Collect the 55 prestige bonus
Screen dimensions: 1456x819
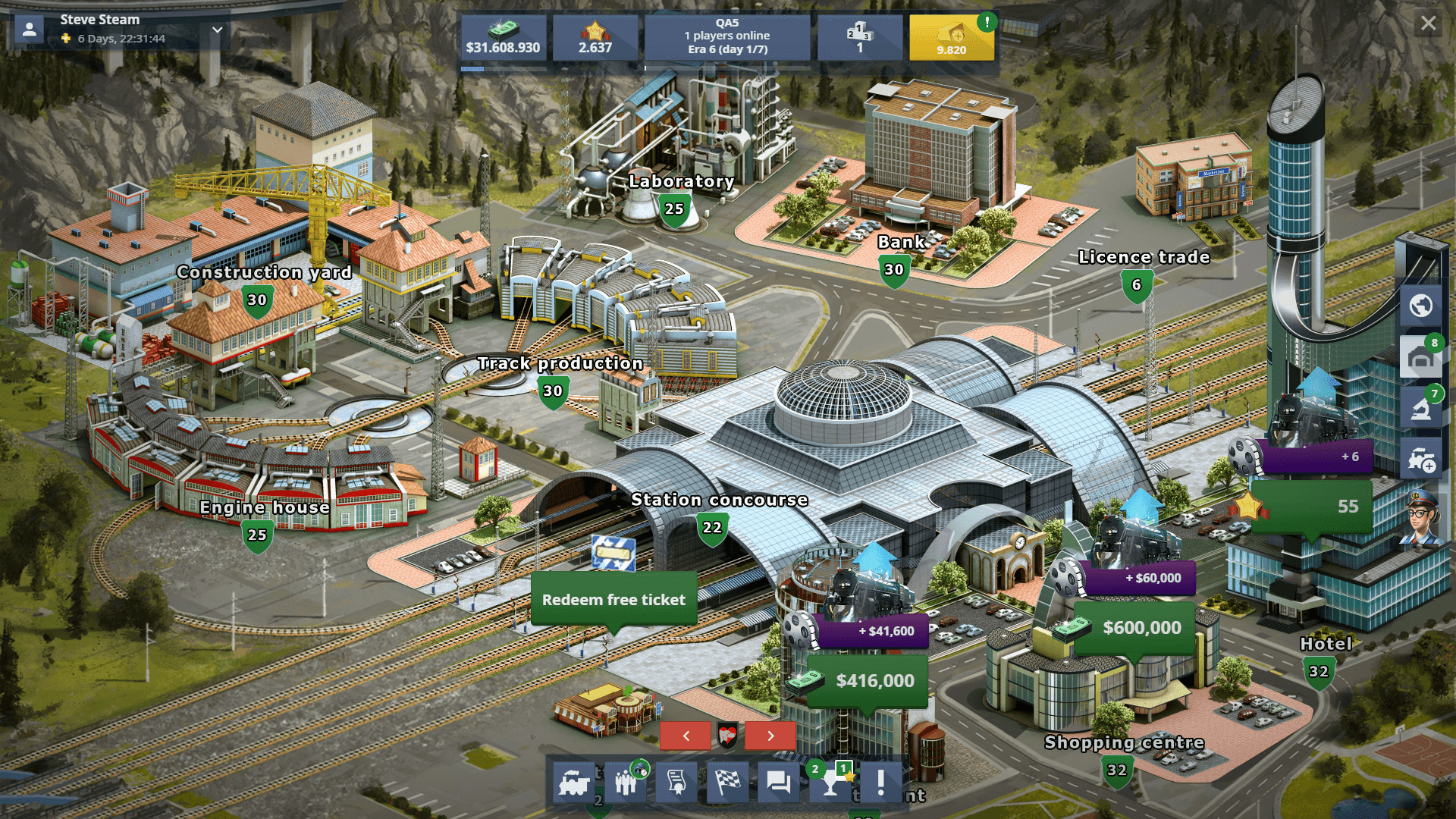pos(1312,506)
